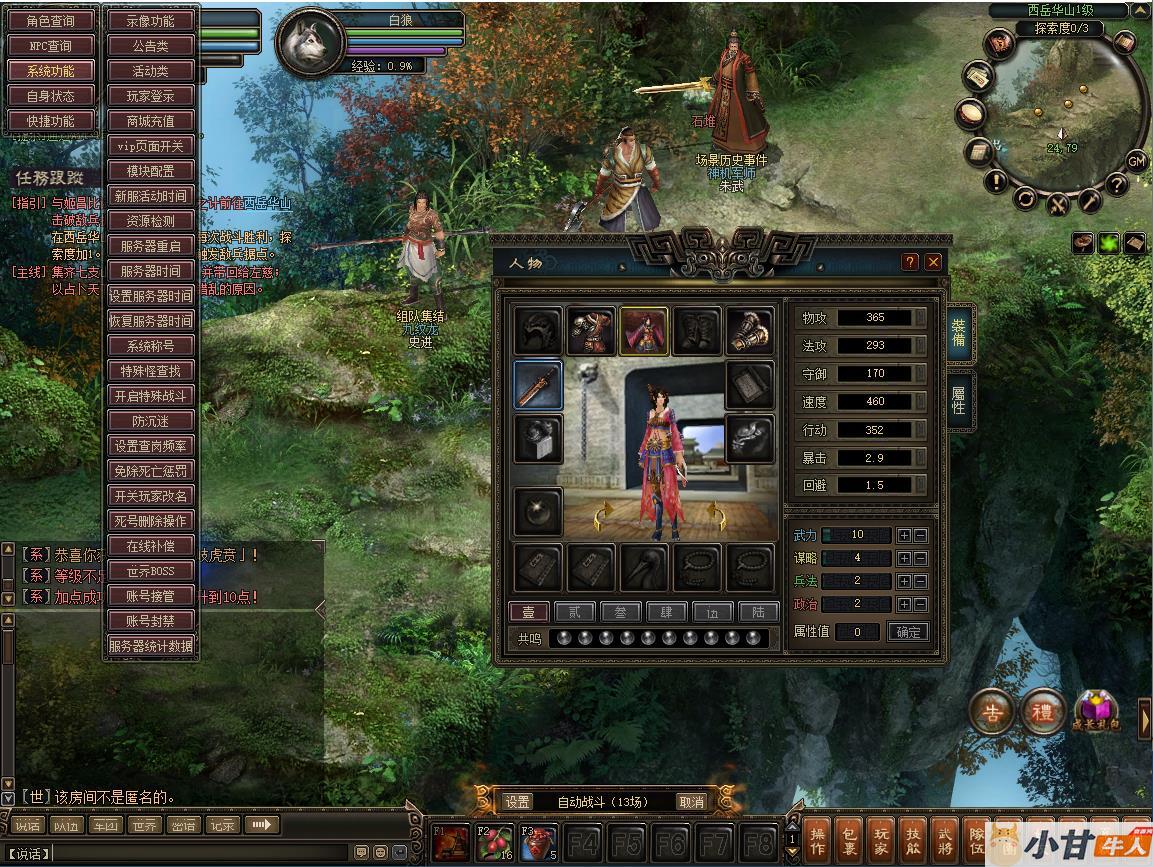Open the character window help button
Screen dimensions: 1153x867
coord(910,262)
